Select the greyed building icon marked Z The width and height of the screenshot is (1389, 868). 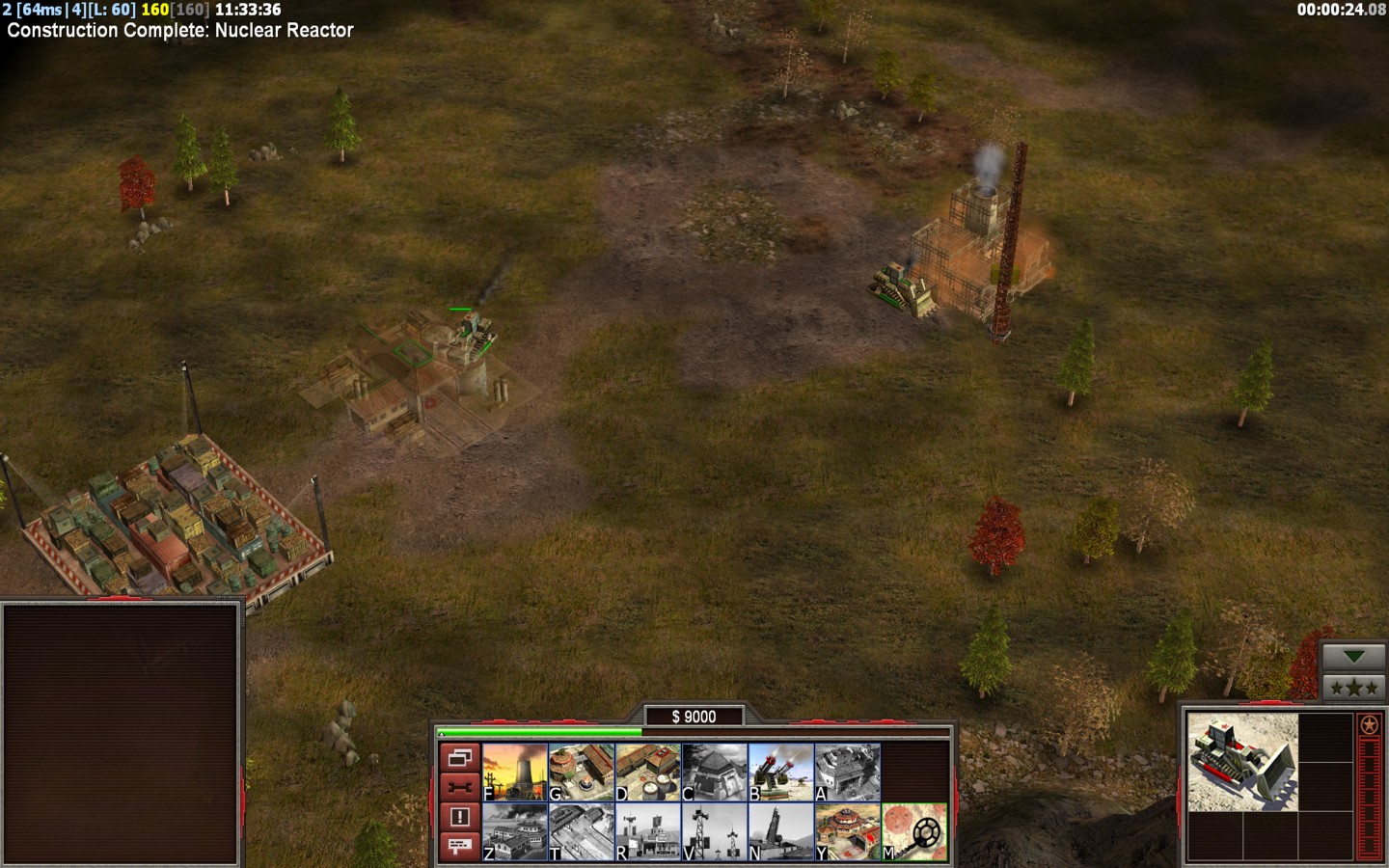tap(515, 831)
